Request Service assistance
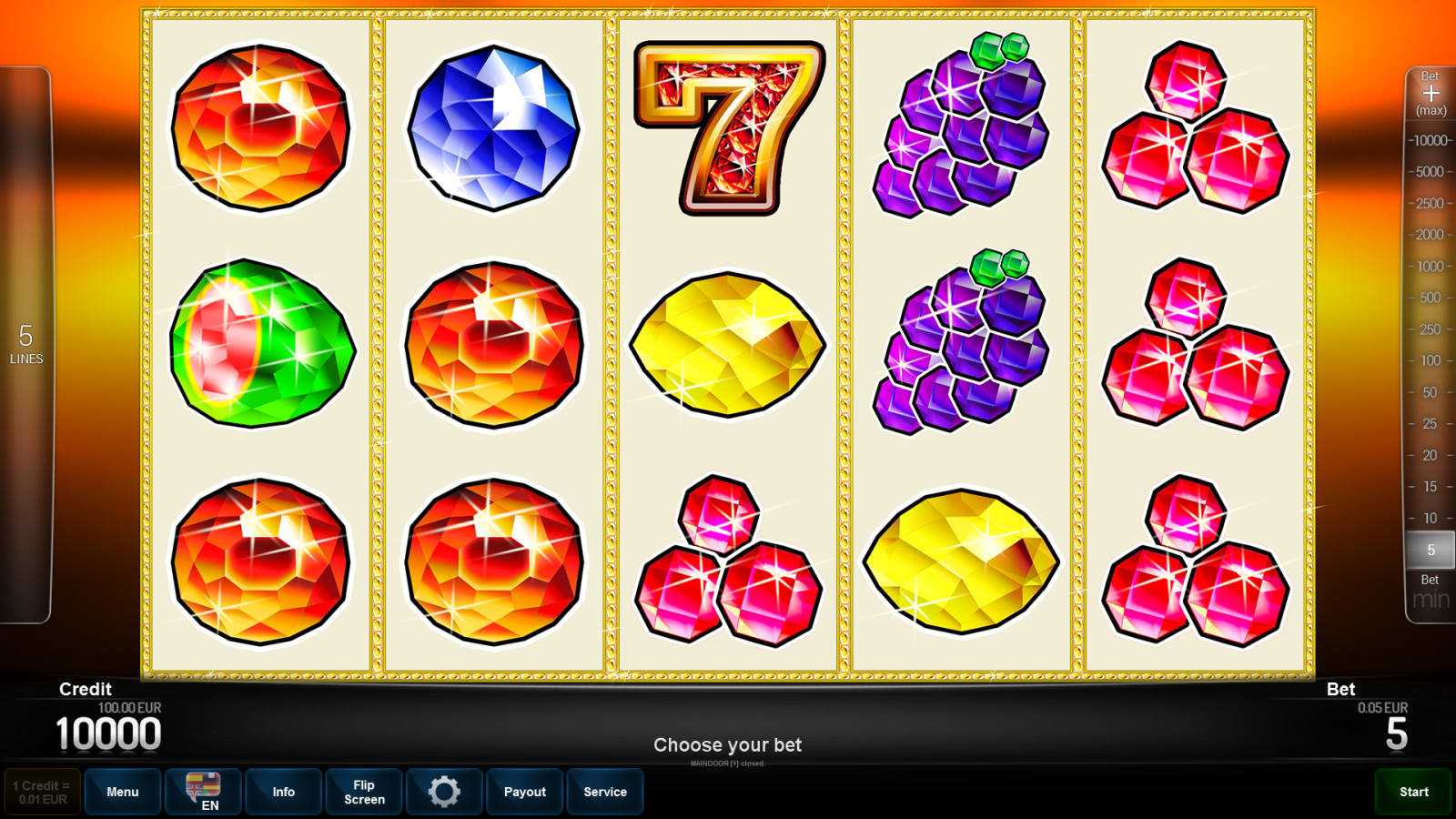 [605, 792]
